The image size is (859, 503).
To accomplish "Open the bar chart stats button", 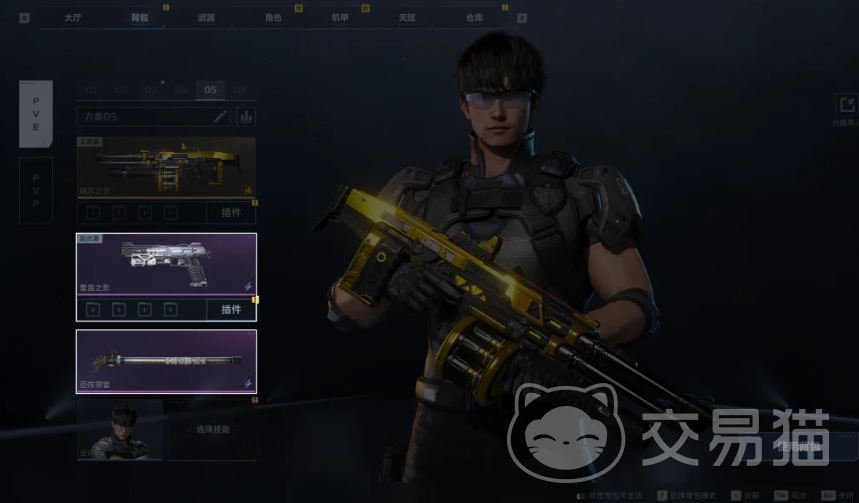I will click(x=245, y=117).
